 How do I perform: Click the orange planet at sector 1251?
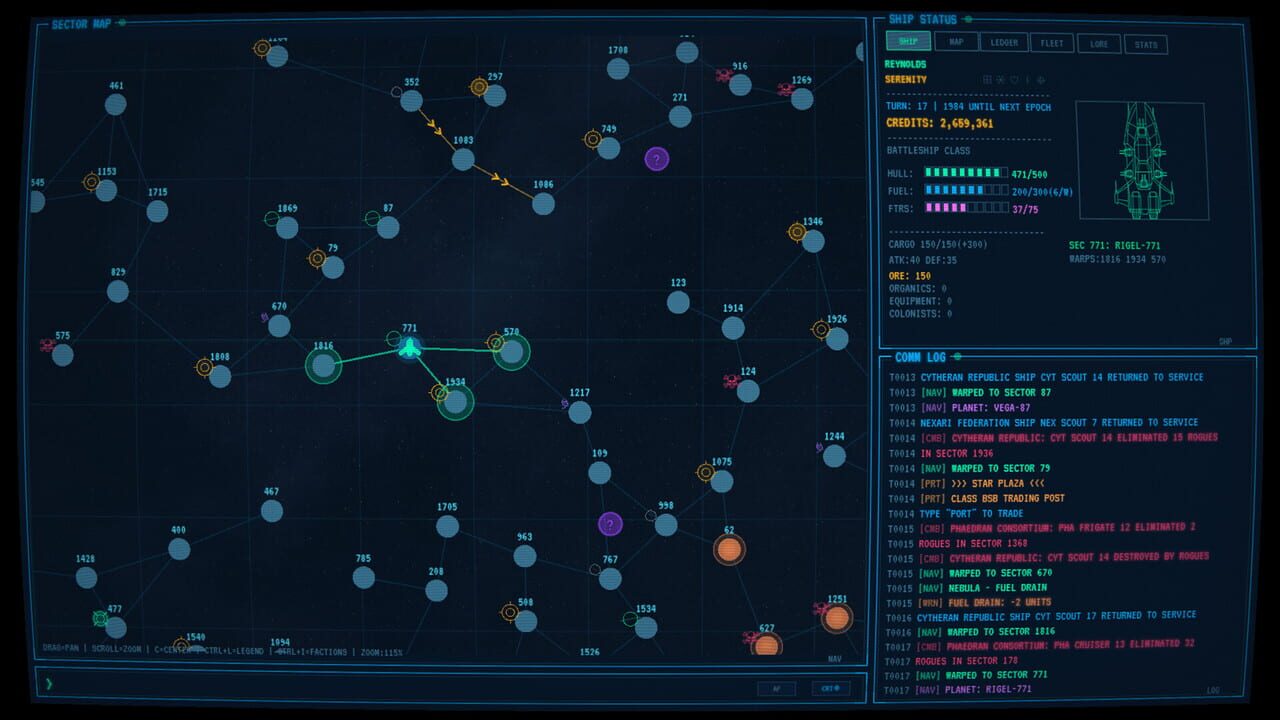pos(836,620)
